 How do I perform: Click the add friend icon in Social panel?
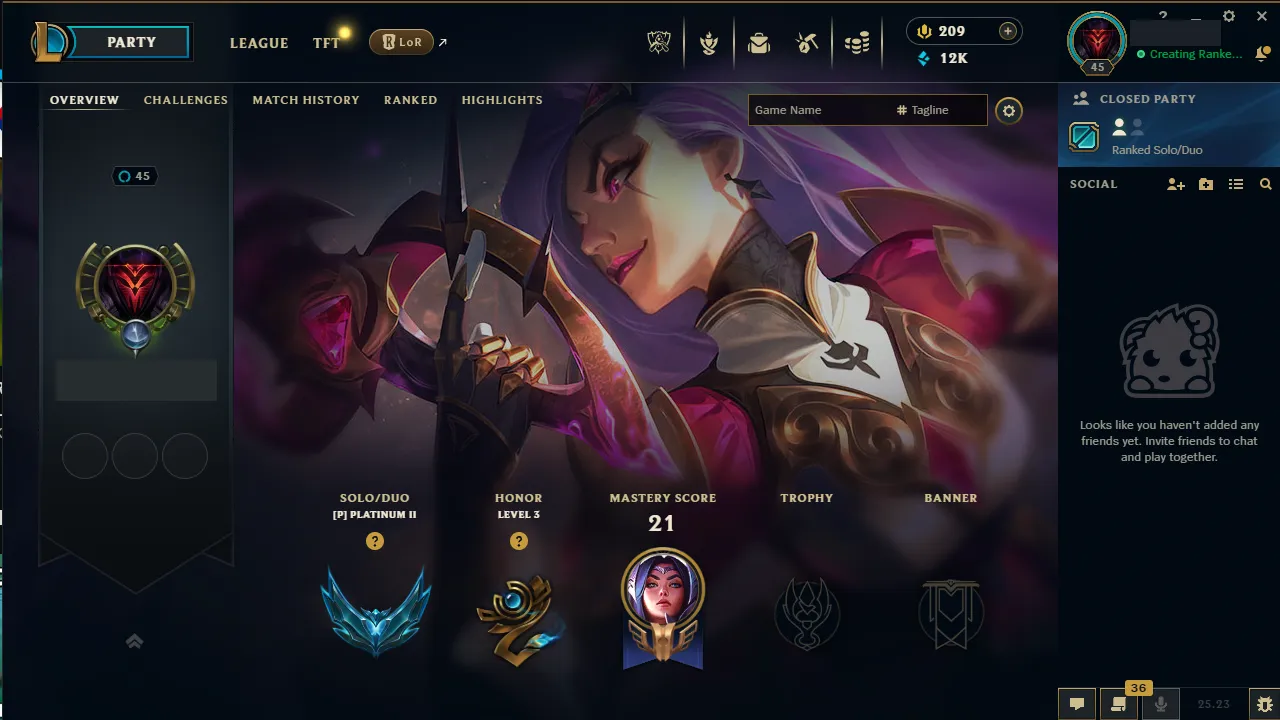click(1175, 184)
